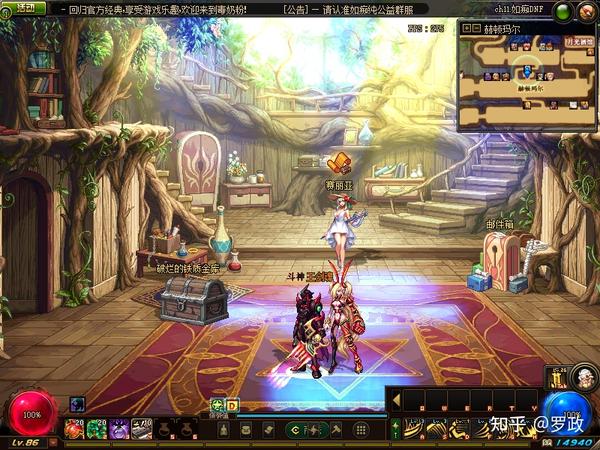
Task: Click the small blue buff icon above HP orb
Action: 77,404
